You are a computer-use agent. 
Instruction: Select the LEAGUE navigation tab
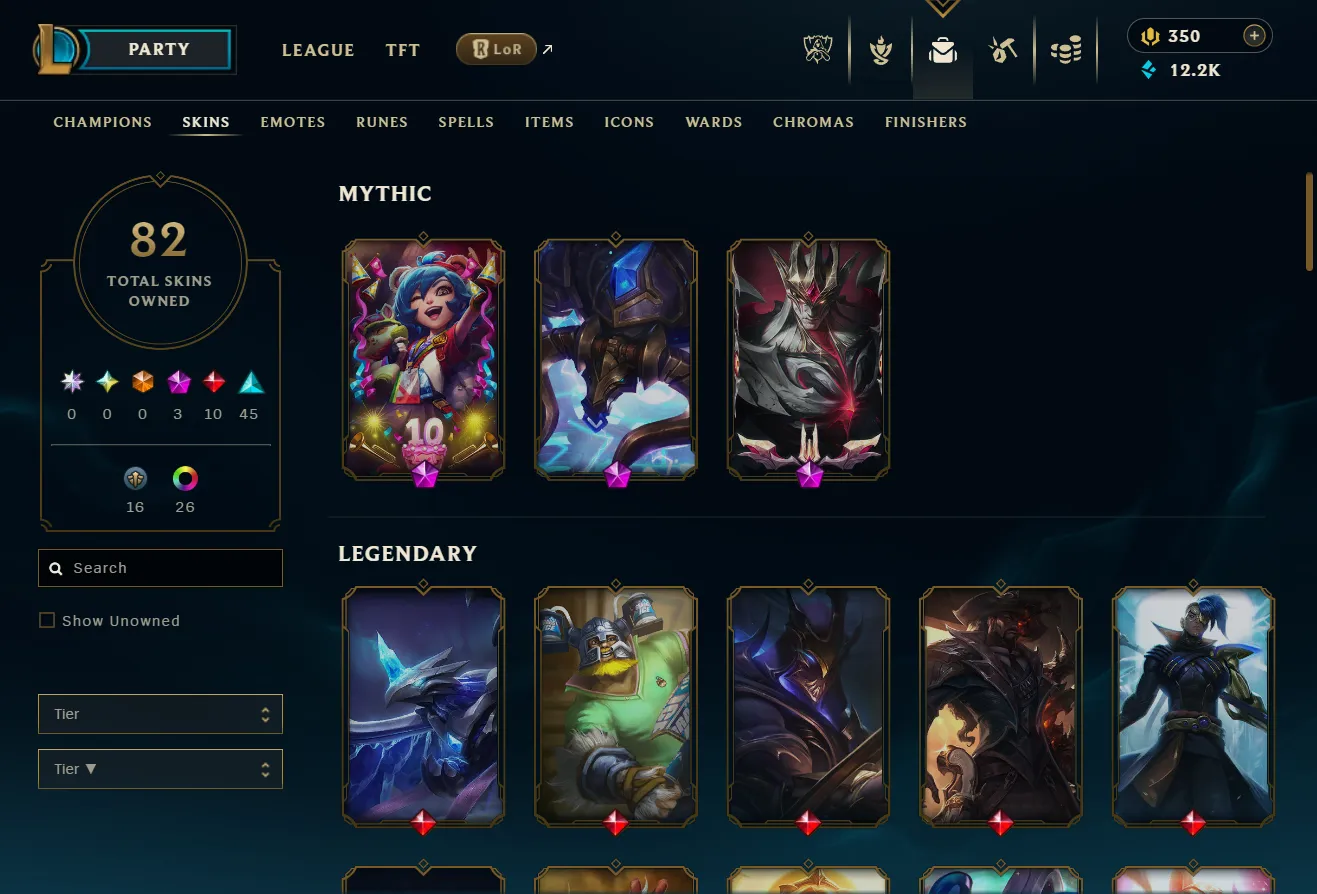pos(318,50)
